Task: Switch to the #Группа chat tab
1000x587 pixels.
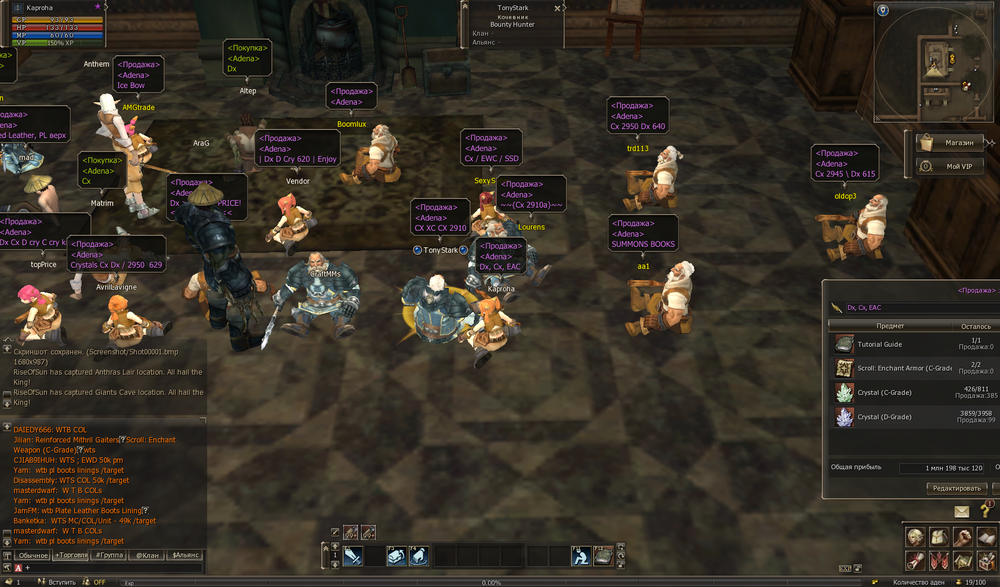Action: 110,554
